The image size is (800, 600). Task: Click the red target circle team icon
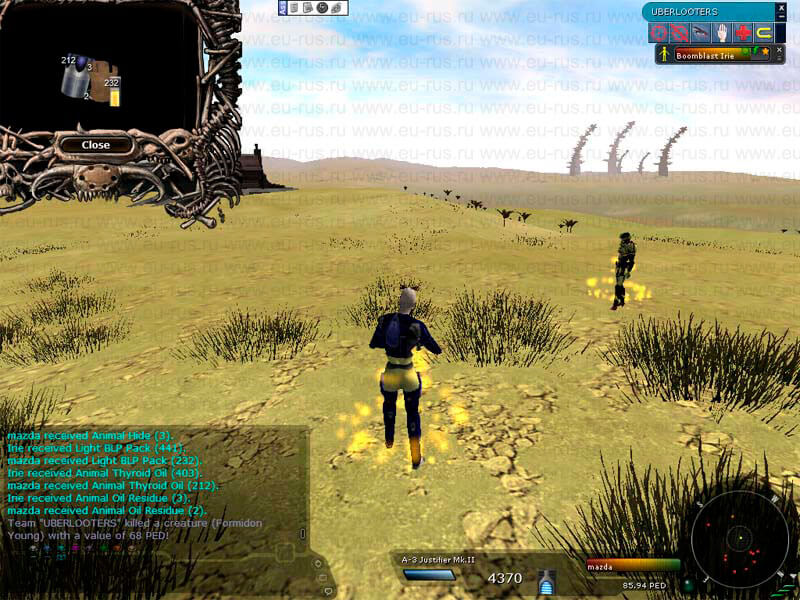point(658,33)
